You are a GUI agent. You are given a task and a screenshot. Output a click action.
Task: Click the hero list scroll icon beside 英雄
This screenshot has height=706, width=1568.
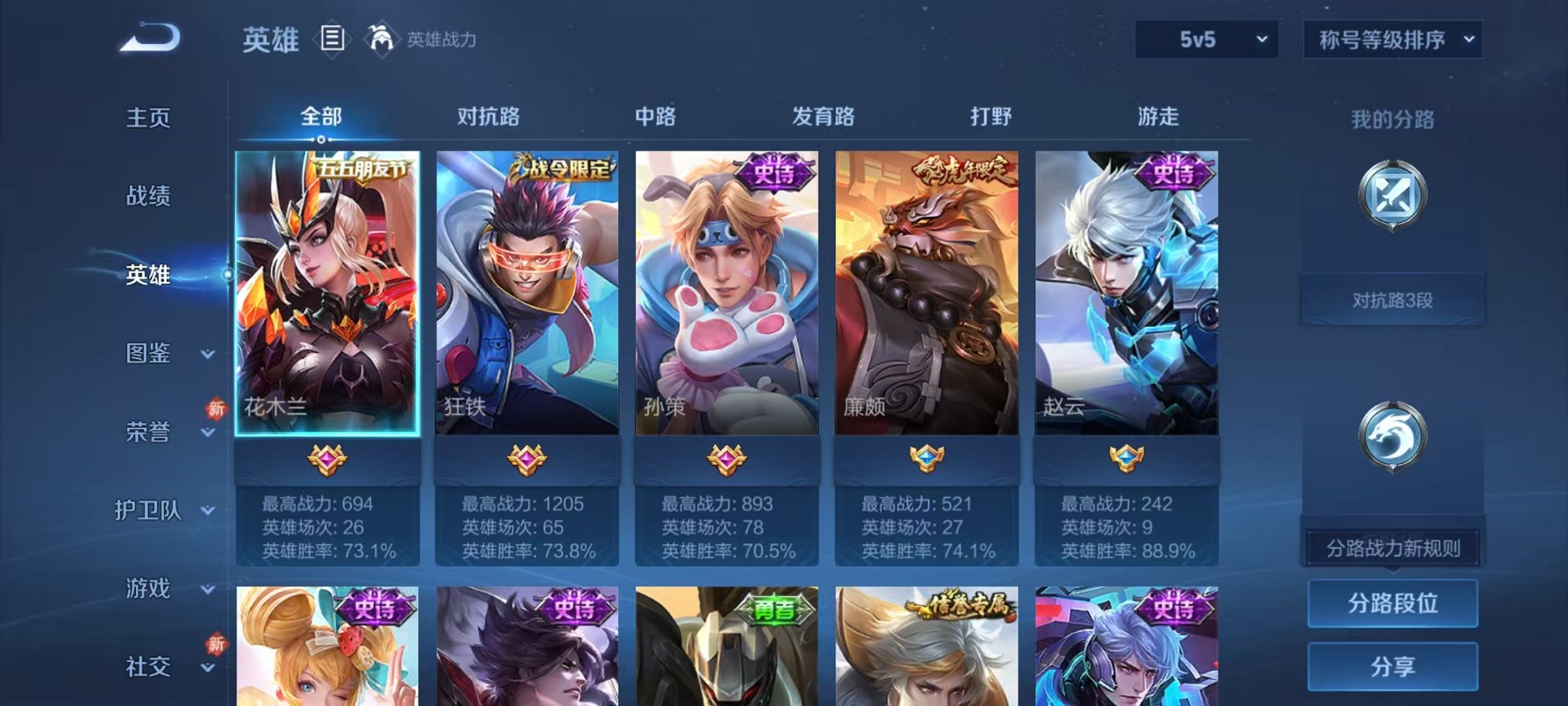coord(332,38)
